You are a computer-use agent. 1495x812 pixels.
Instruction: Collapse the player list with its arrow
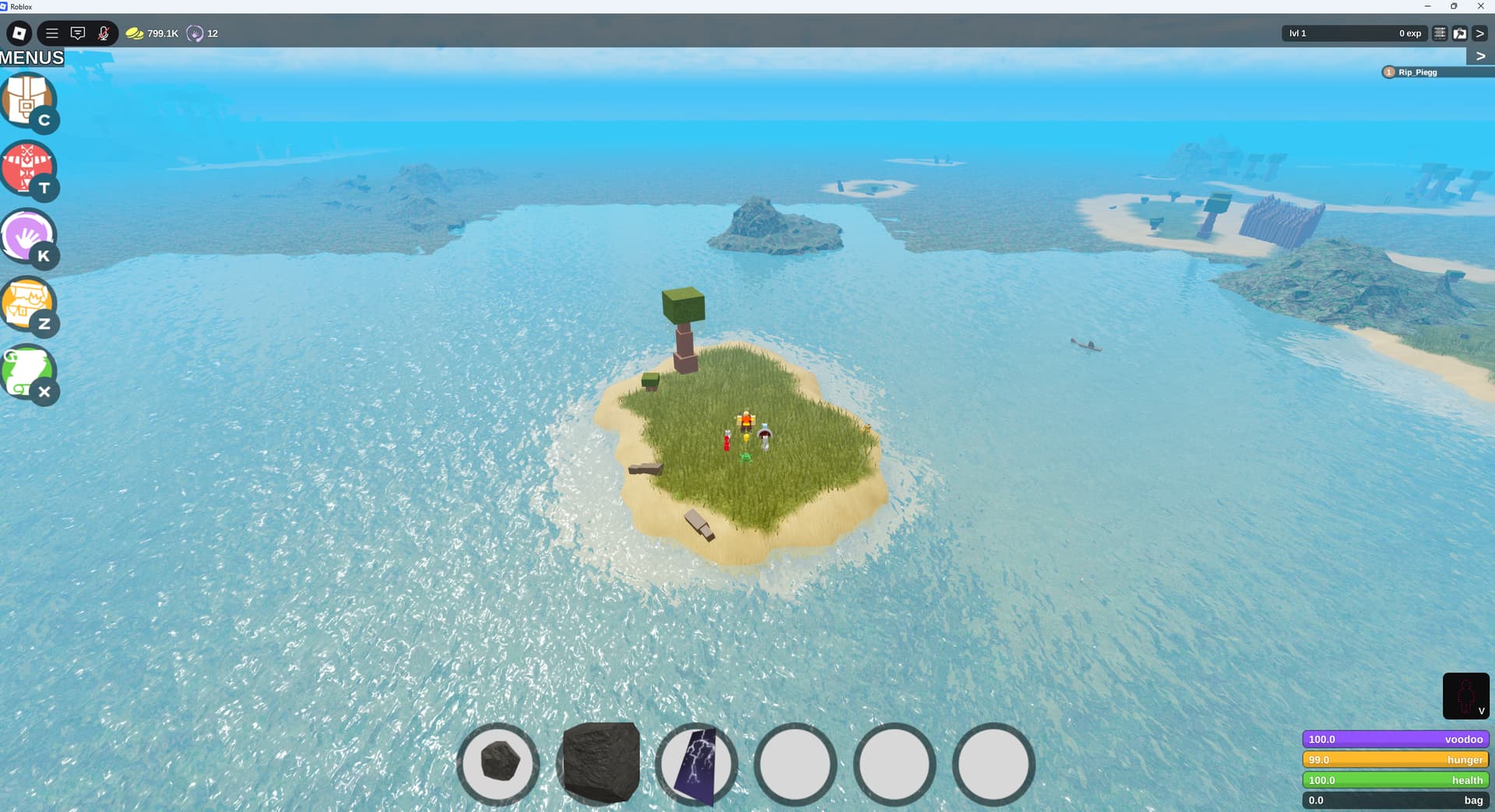click(1480, 56)
